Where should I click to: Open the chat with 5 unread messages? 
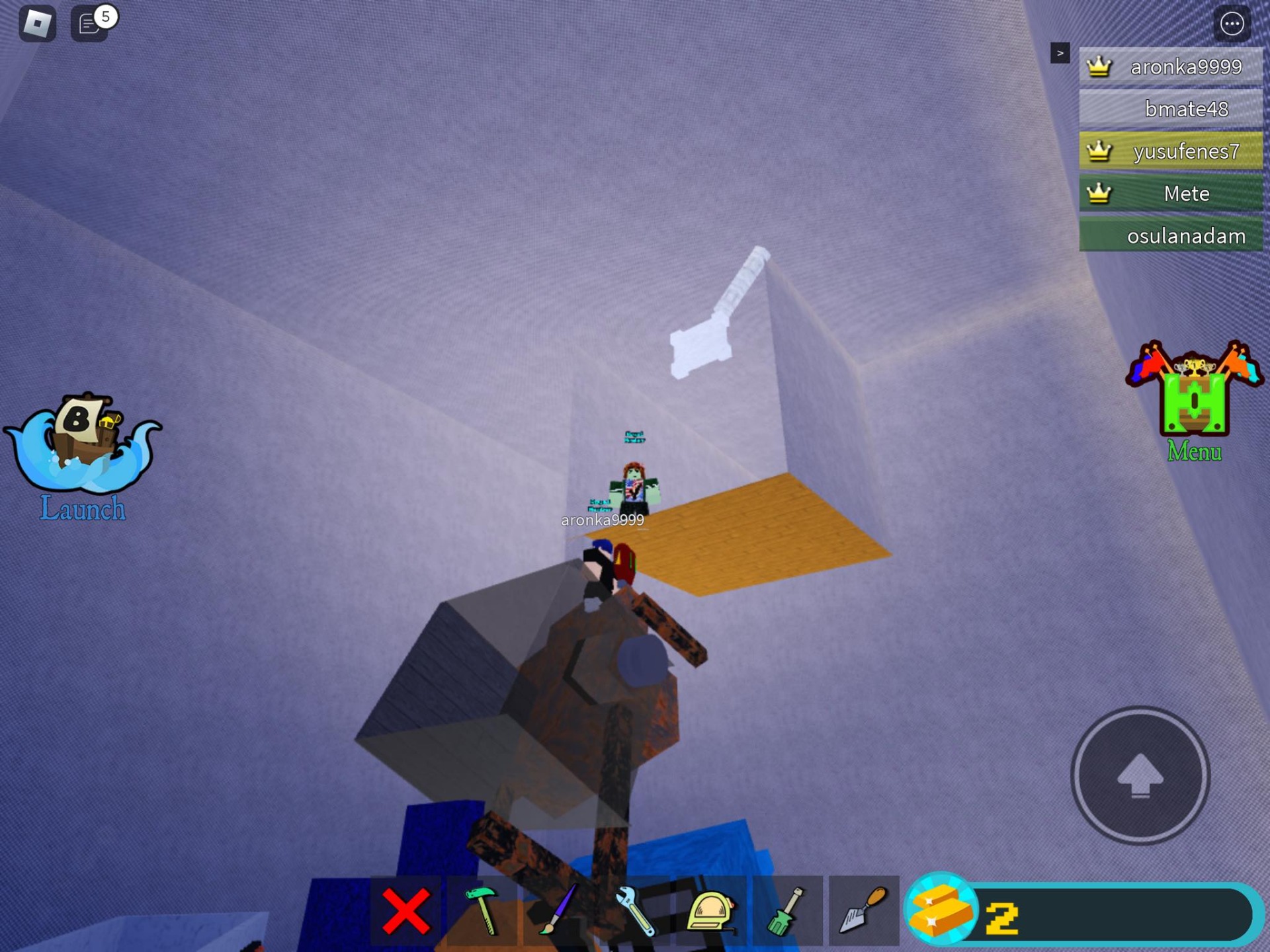point(90,24)
